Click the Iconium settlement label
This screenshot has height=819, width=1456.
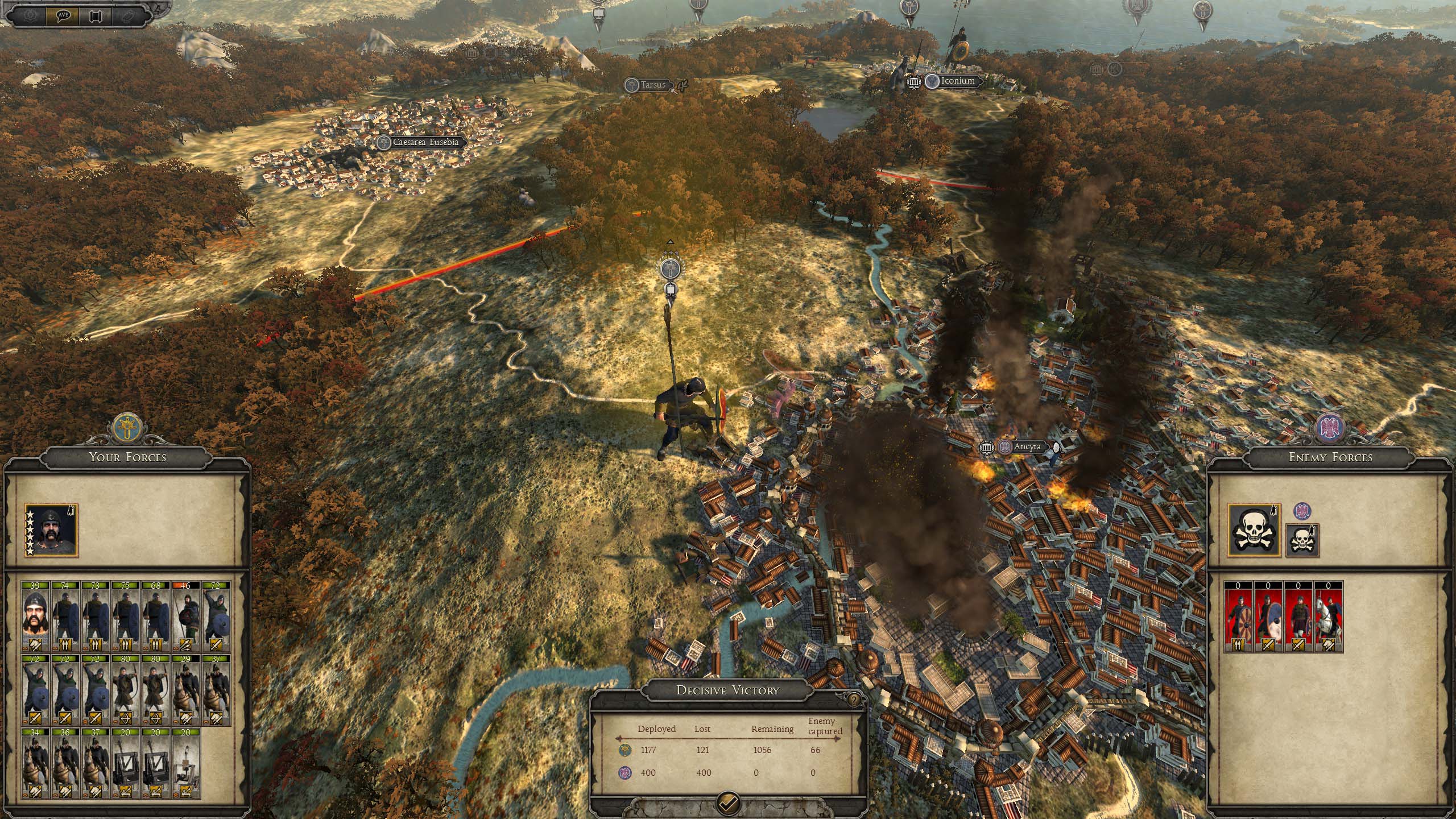pos(958,81)
